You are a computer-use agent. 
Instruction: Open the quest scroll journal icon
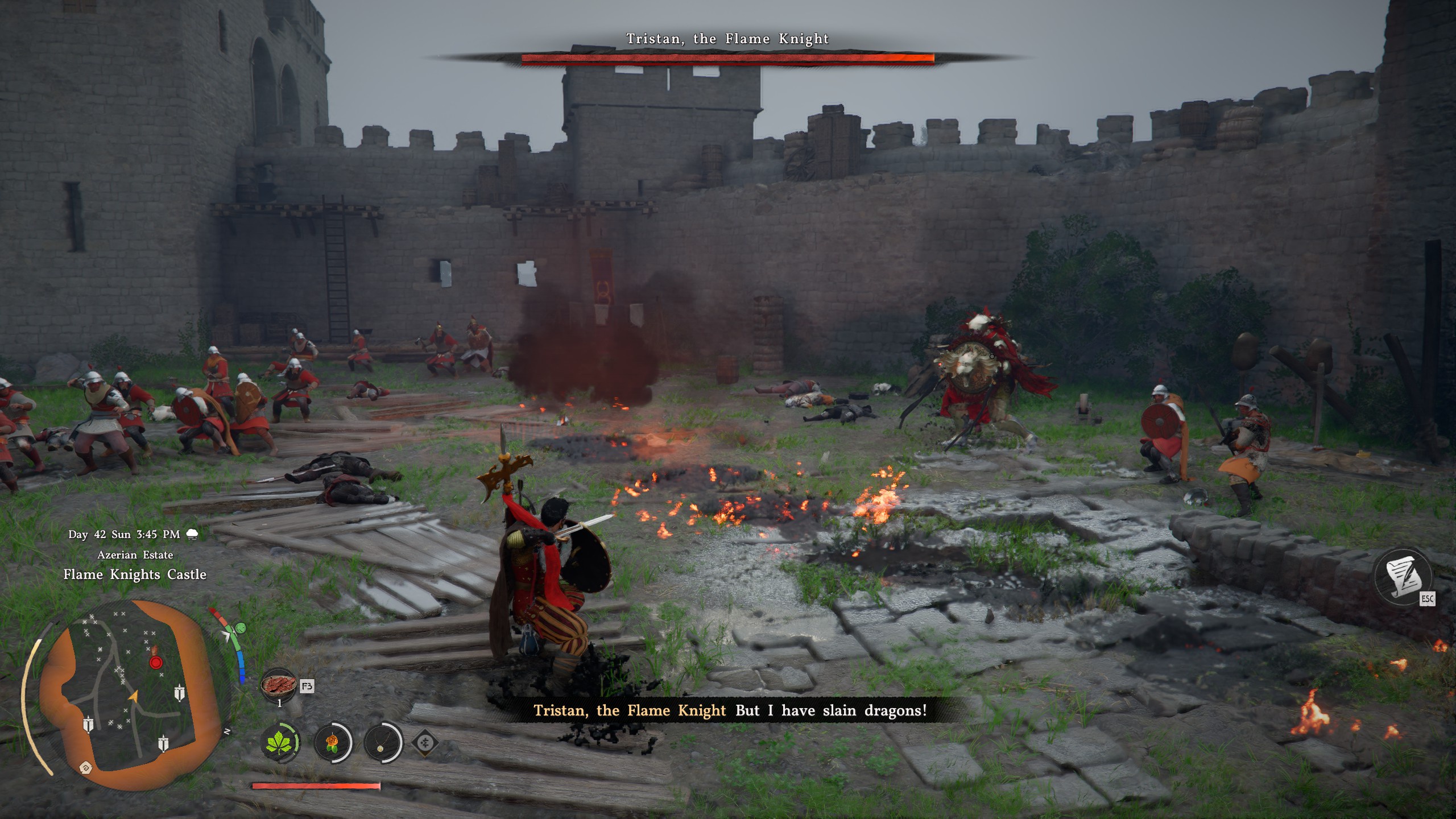[x=1403, y=577]
